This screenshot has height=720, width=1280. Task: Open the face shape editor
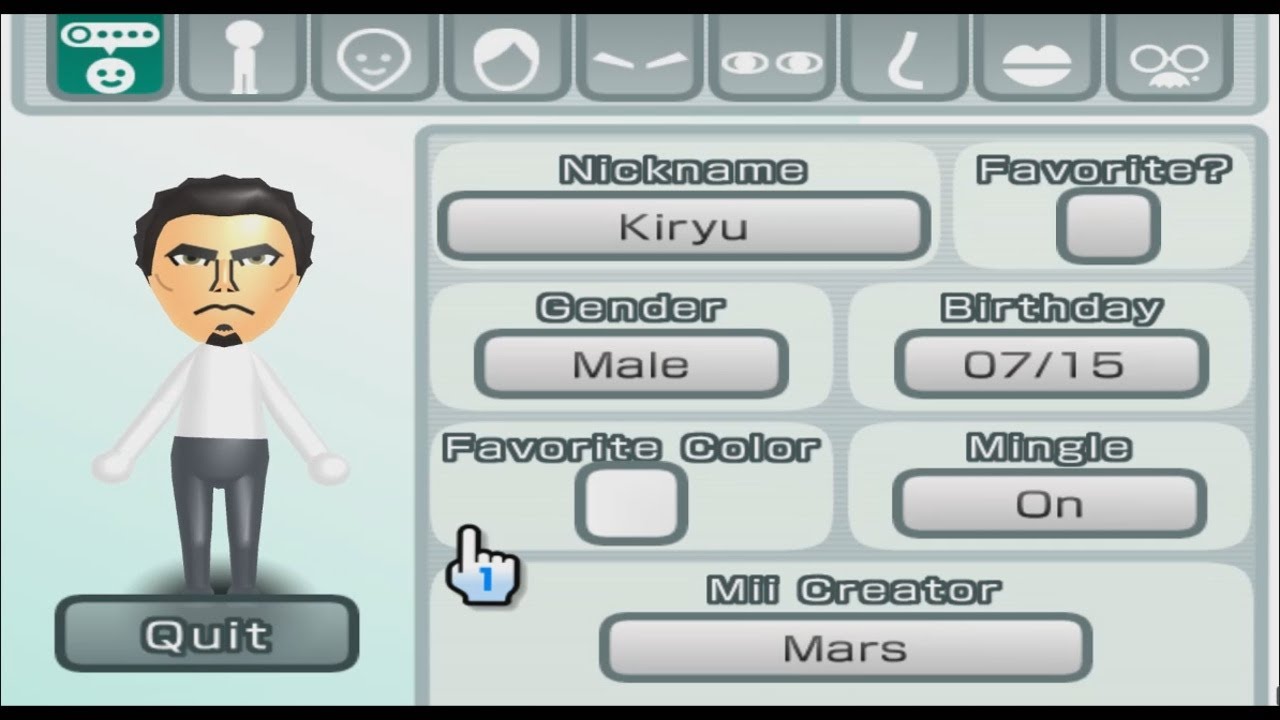(x=373, y=58)
